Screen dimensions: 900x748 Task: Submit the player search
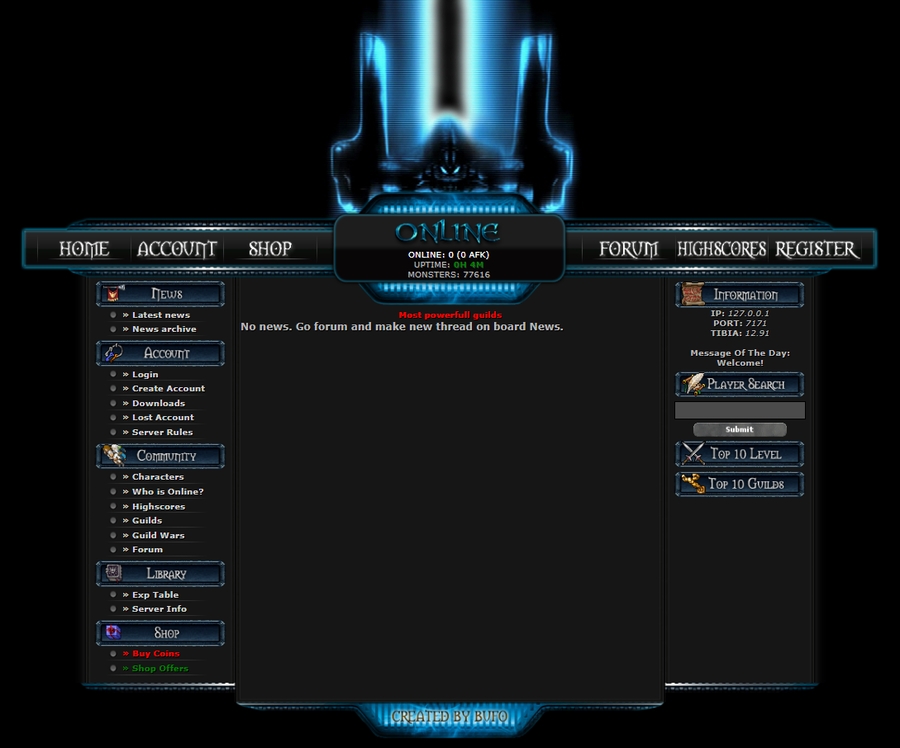[740, 429]
